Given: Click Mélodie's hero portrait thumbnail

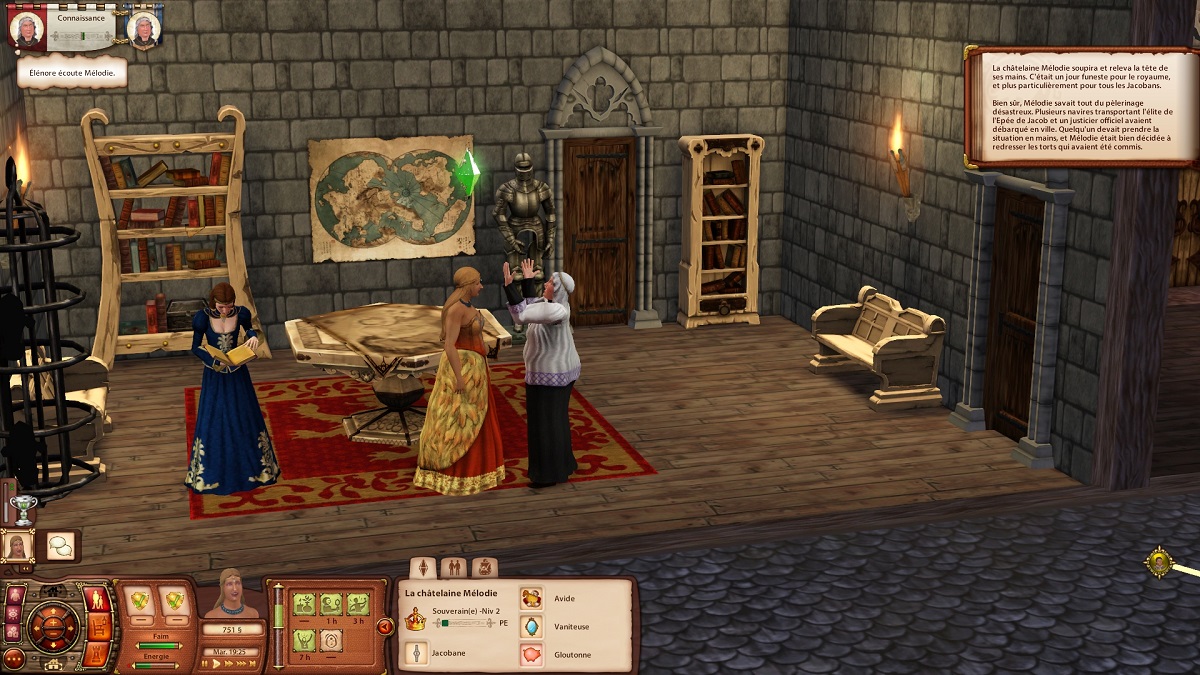Looking at the screenshot, I should pos(19,546).
